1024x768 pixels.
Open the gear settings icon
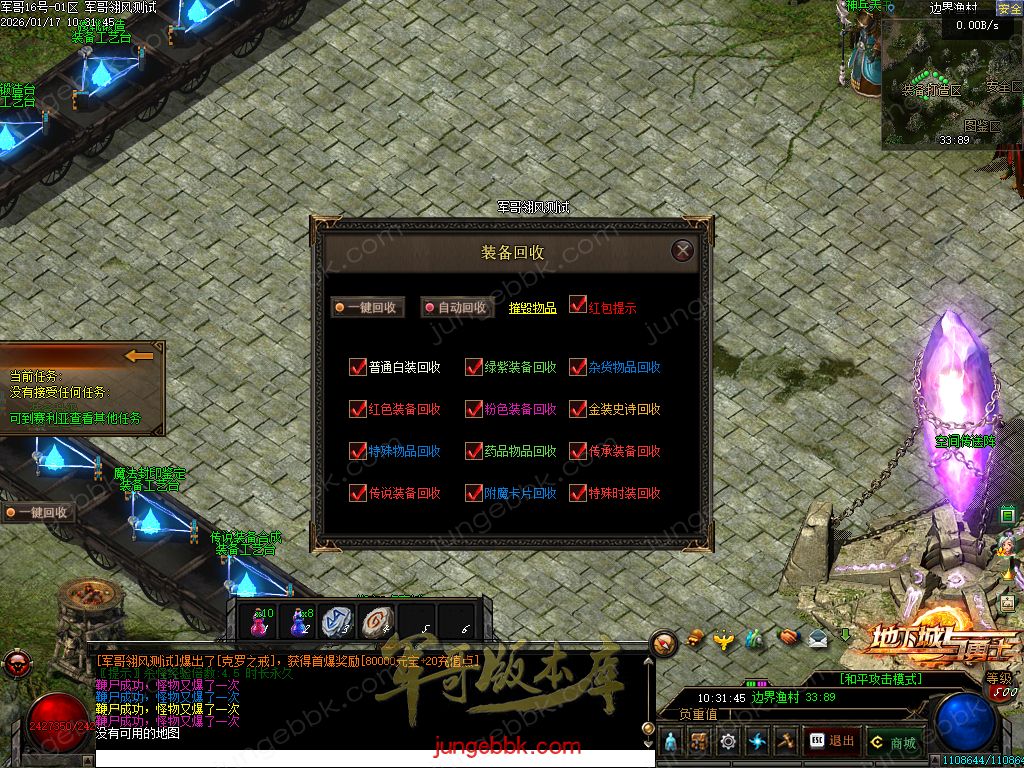[728, 741]
